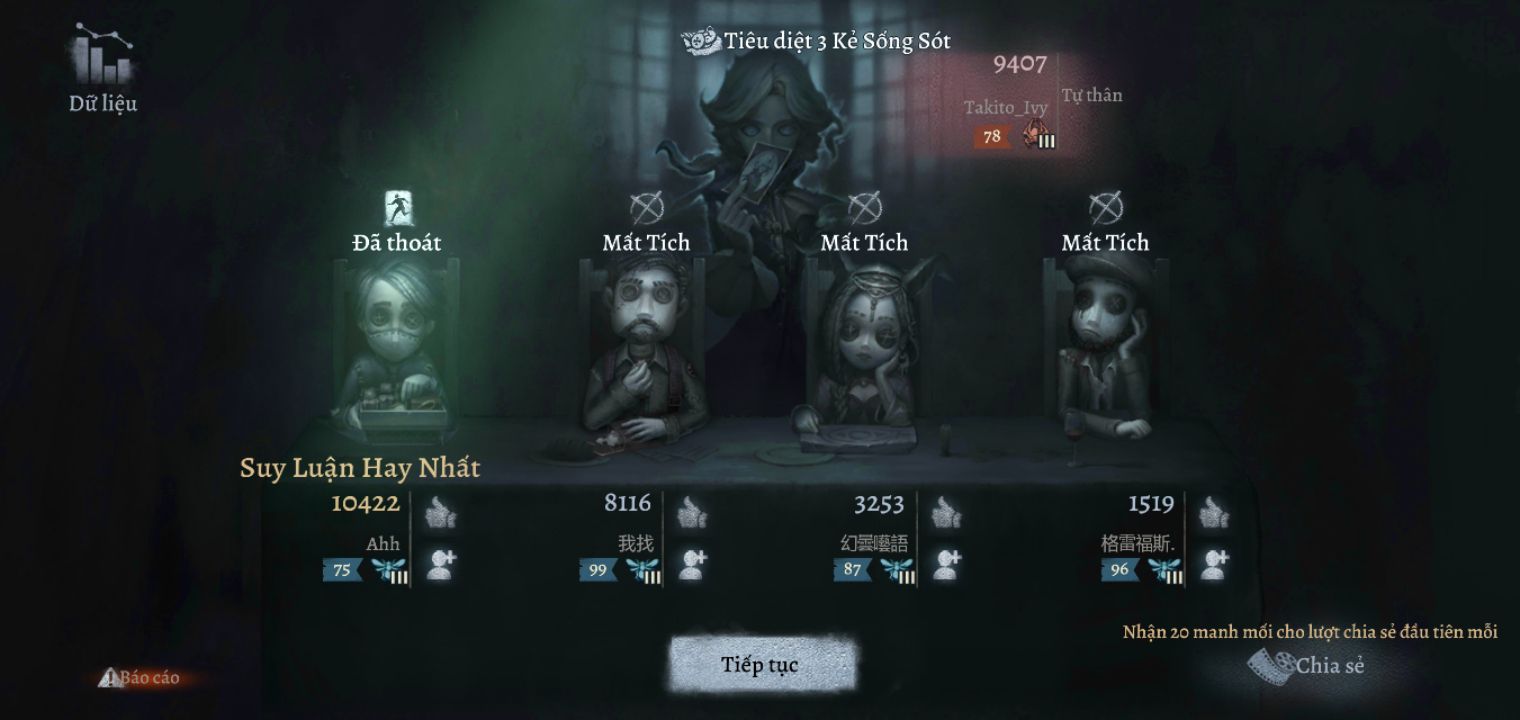Open the Dữ liệu match data panel

click(x=103, y=70)
